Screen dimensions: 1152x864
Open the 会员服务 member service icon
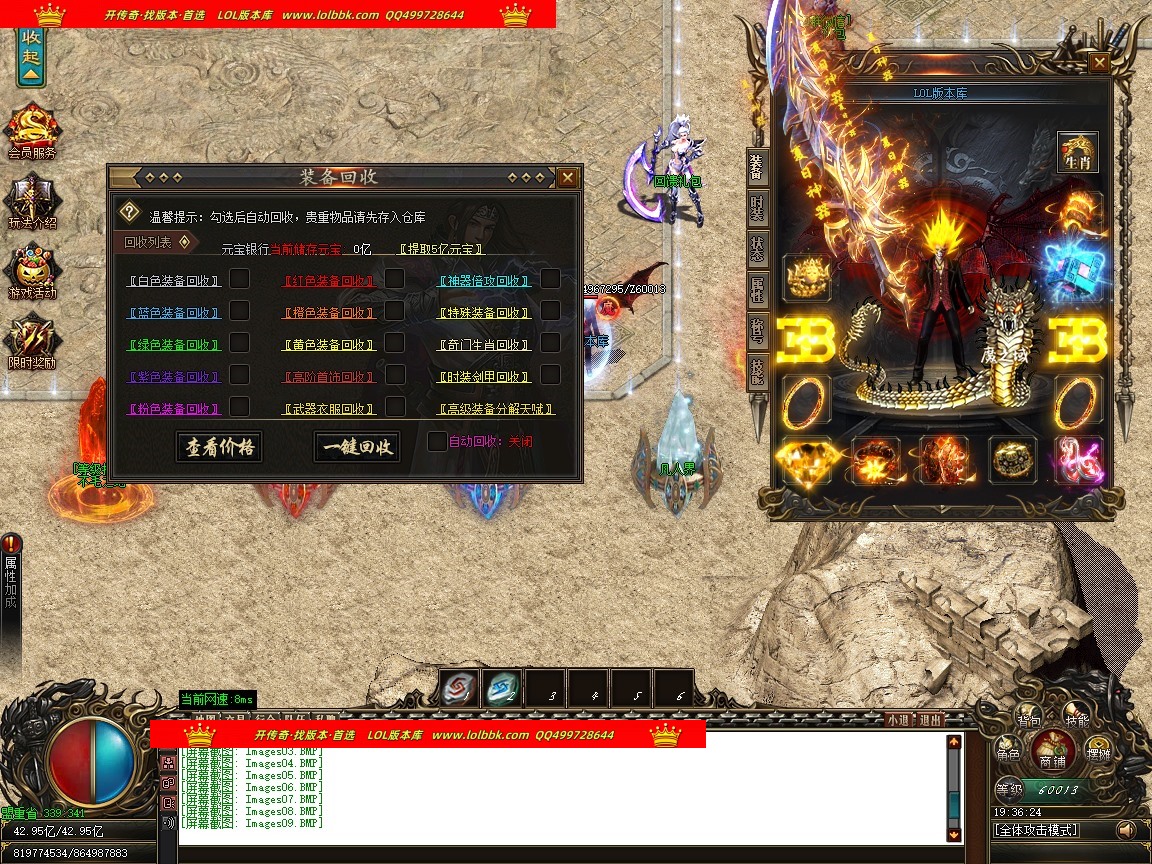[32, 130]
